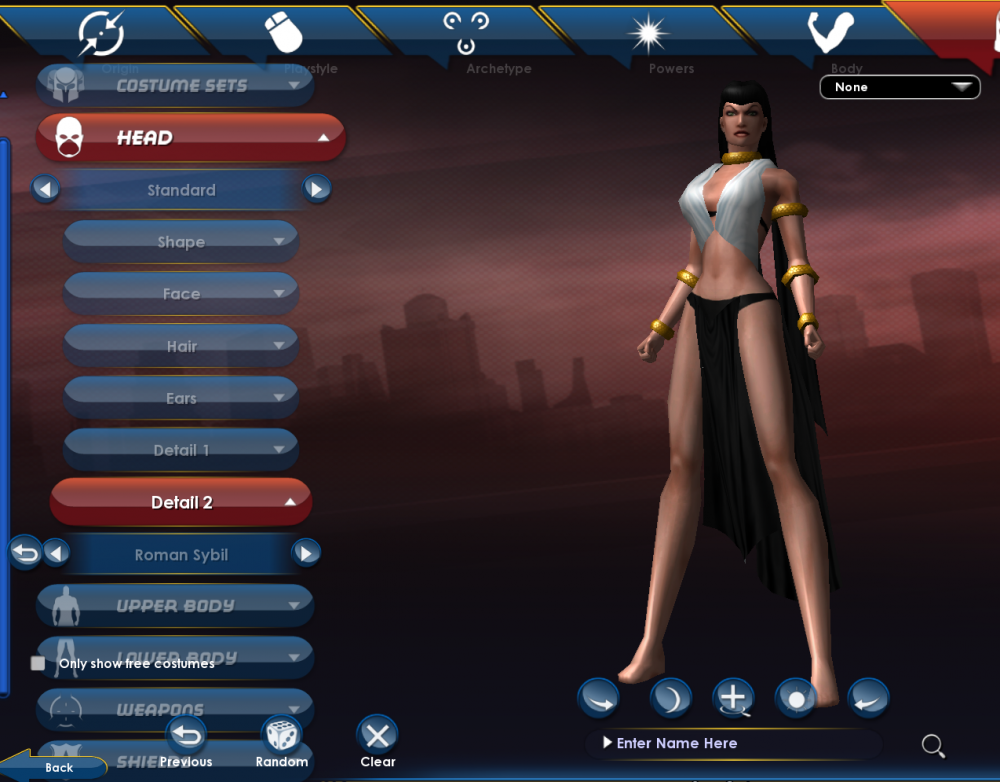Image resolution: width=1000 pixels, height=782 pixels.
Task: Toggle Only show free costumes checkbox
Action: (x=38, y=663)
